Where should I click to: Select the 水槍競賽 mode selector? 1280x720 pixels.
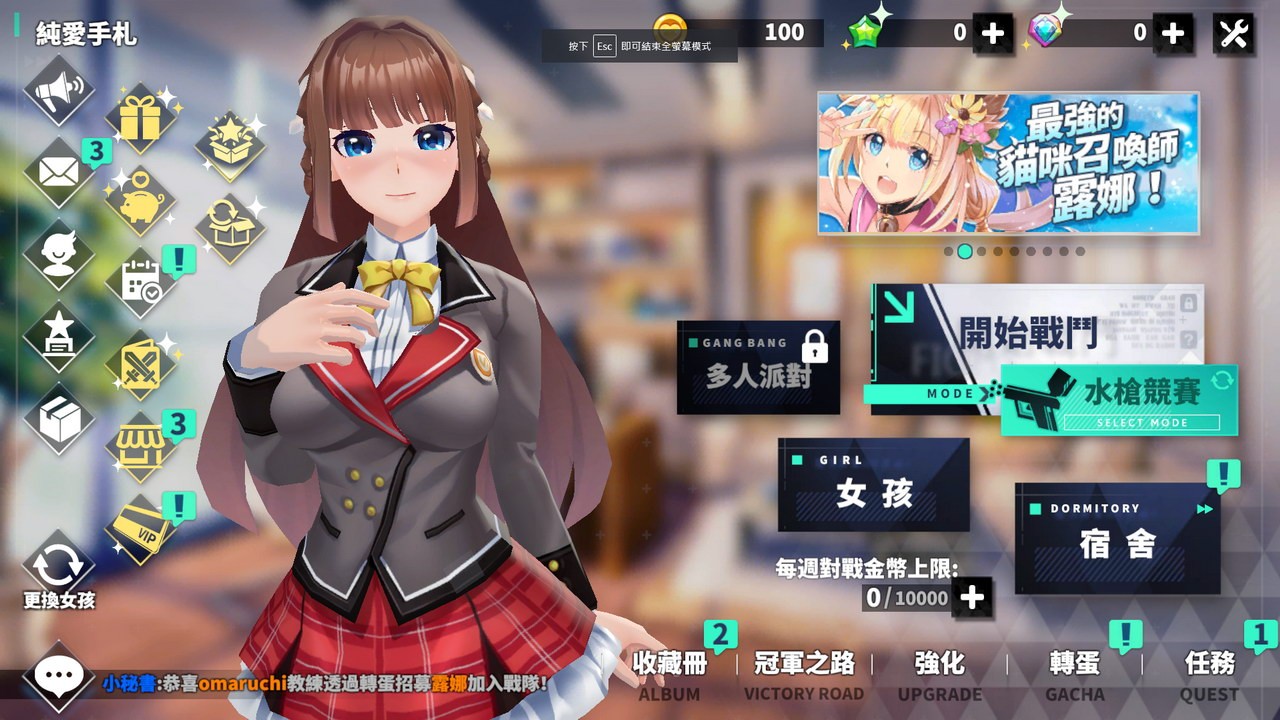1119,400
